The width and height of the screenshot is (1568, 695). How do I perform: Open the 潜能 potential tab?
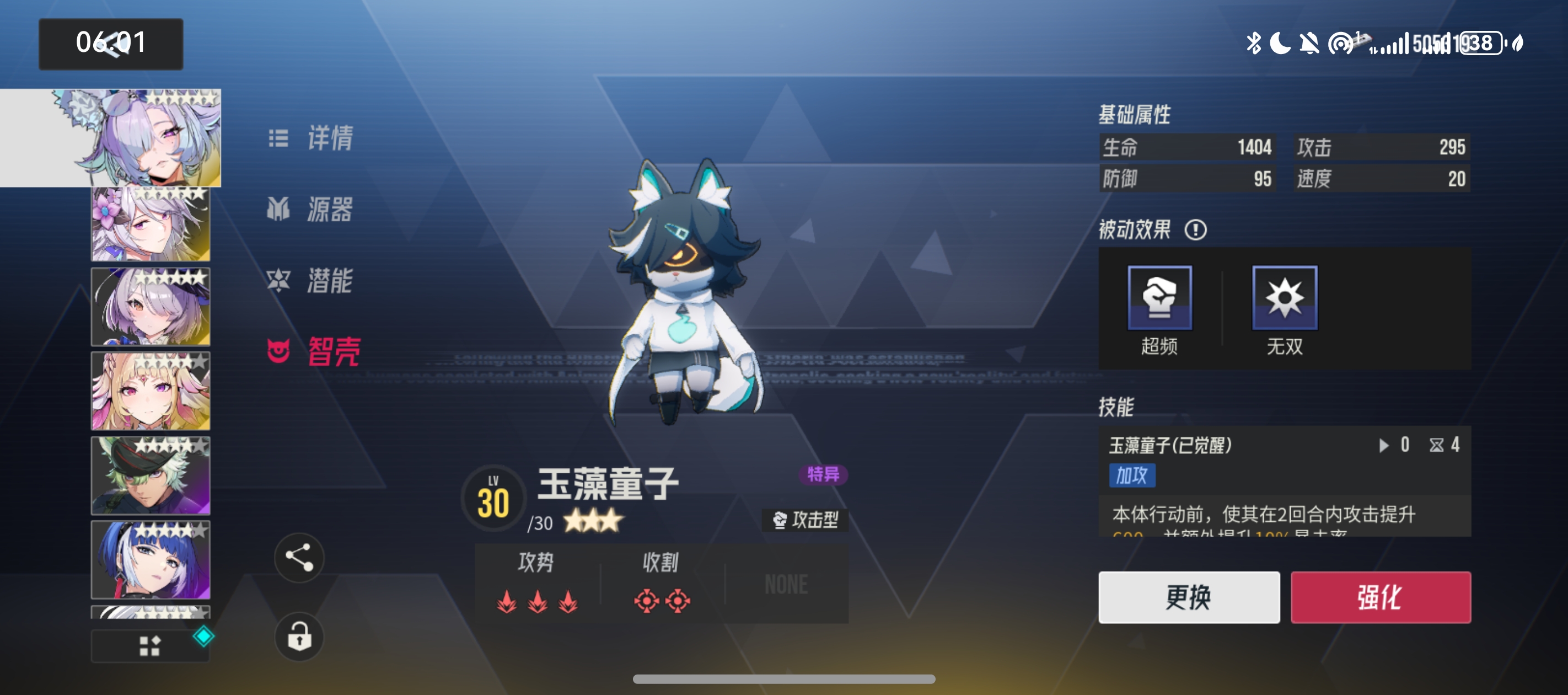(311, 281)
